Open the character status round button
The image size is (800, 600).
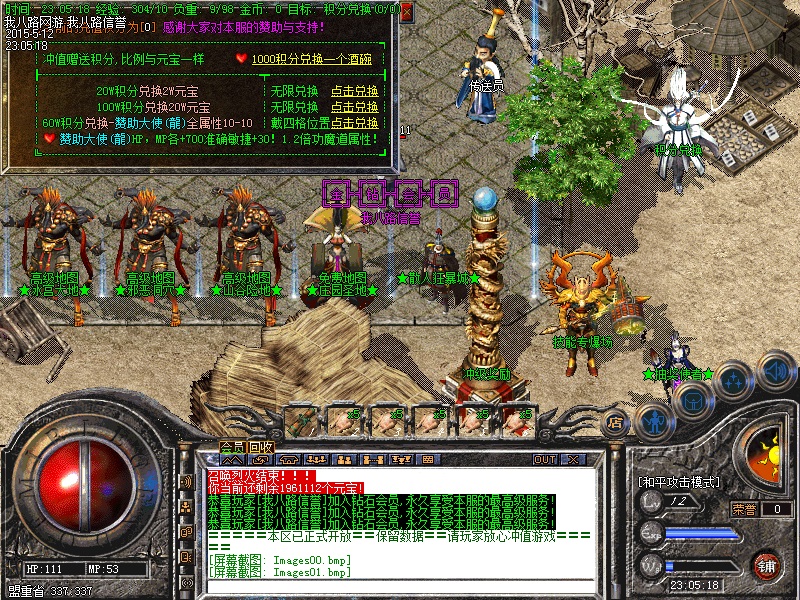[652, 420]
